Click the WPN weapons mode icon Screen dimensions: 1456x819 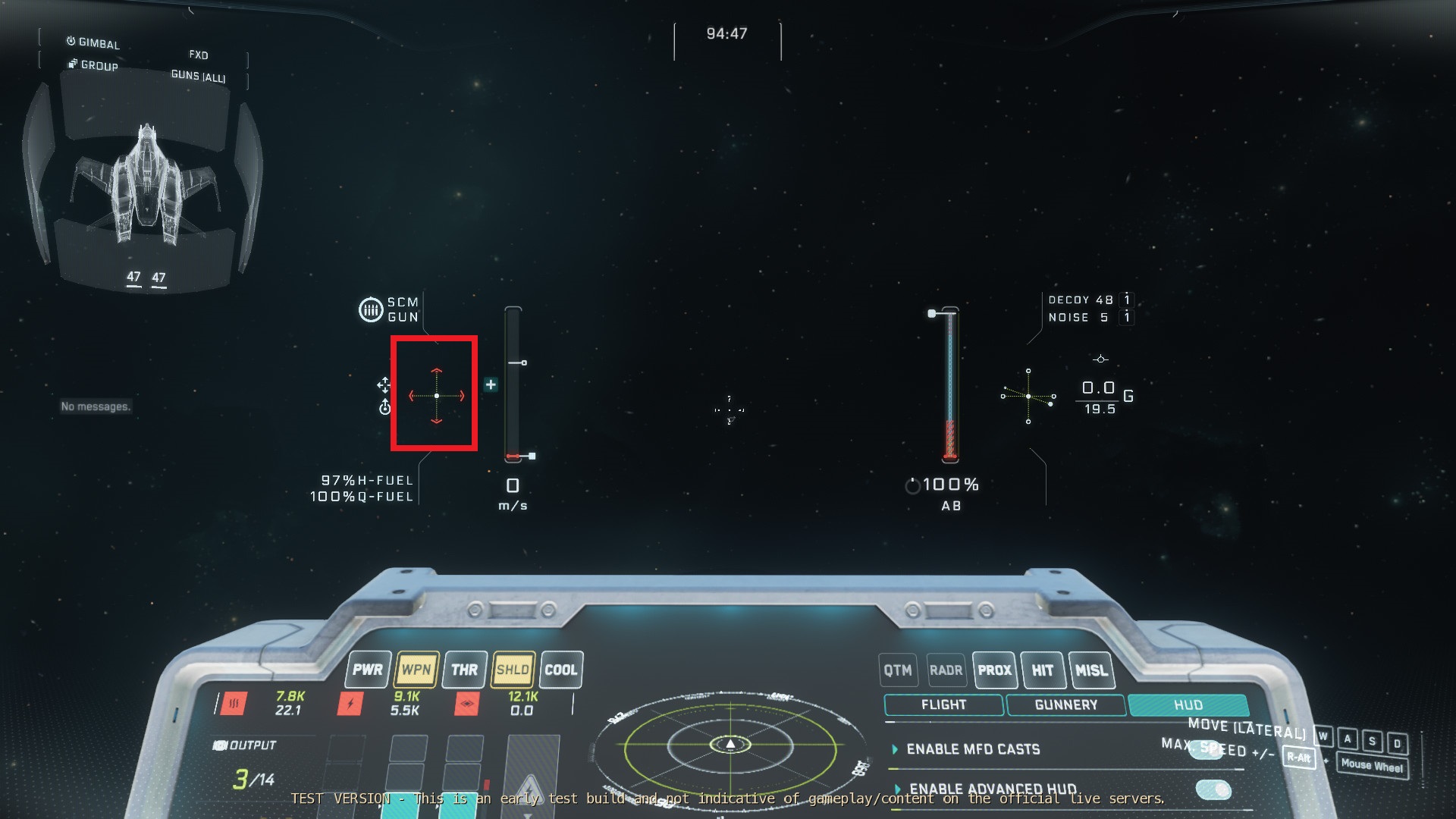point(415,670)
